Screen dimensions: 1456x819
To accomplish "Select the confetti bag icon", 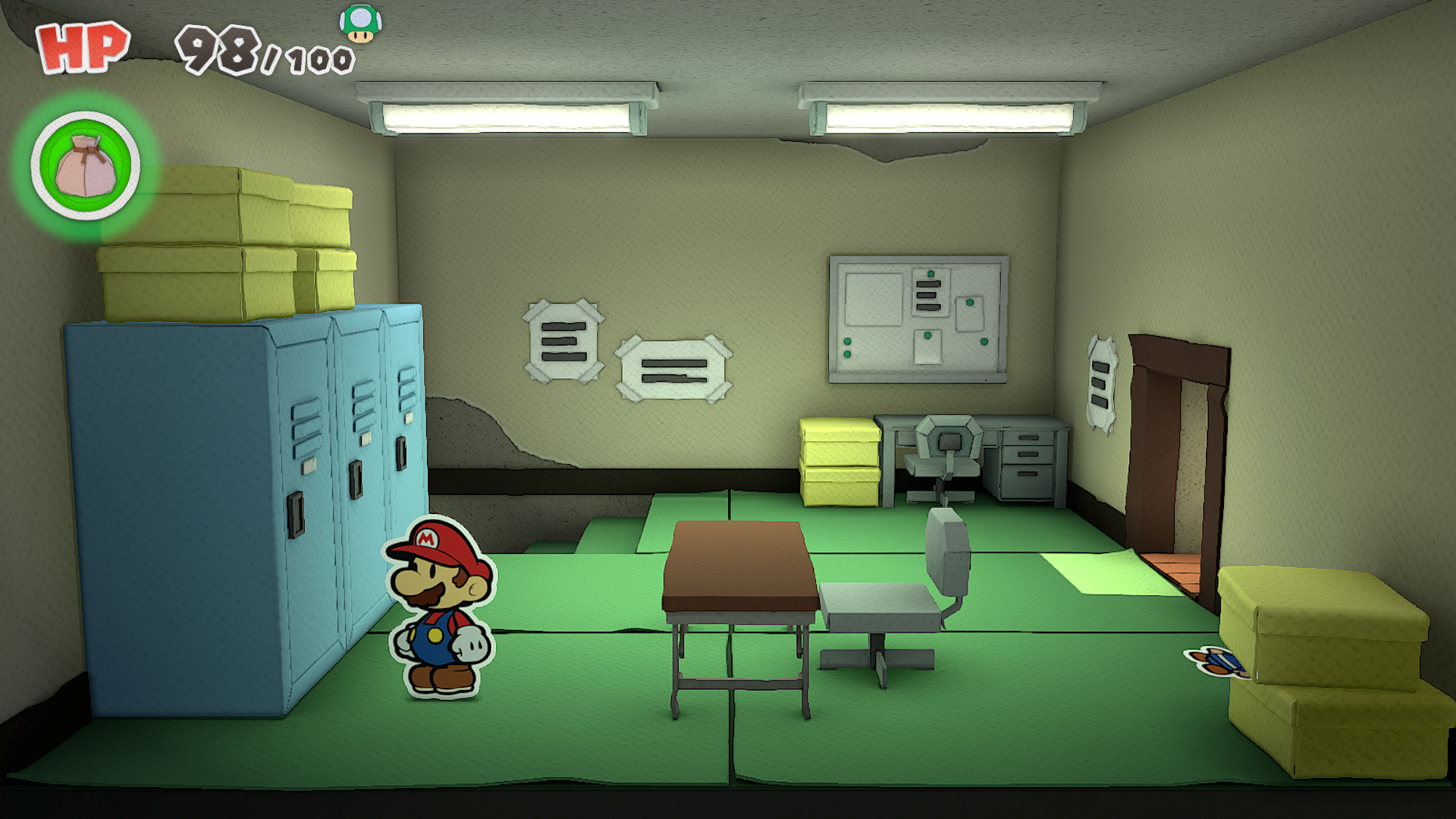I will tap(86, 165).
